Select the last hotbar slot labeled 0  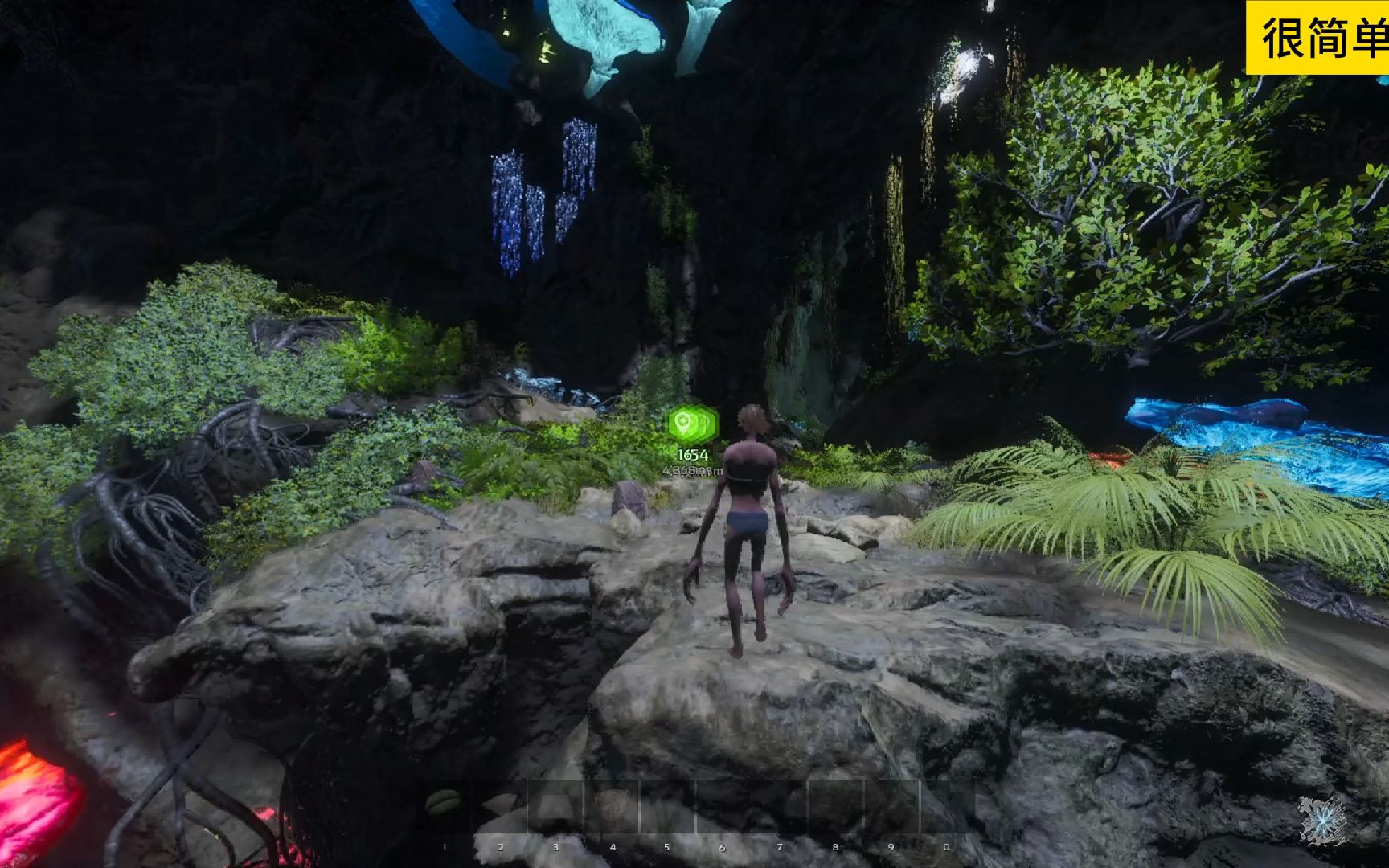[949, 804]
